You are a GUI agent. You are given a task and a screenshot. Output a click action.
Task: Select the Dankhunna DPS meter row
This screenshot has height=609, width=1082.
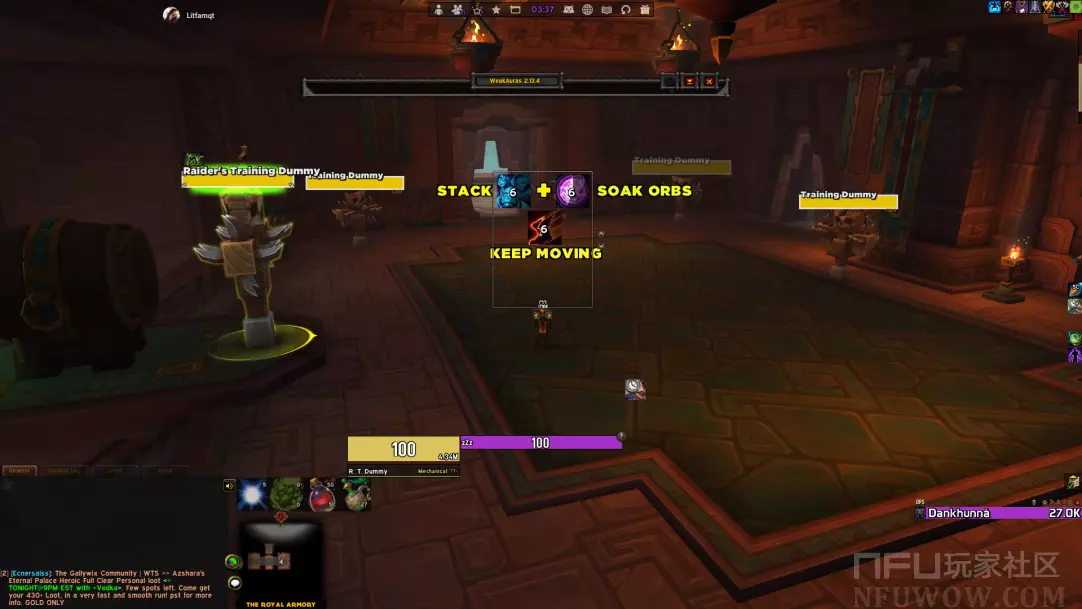click(997, 513)
